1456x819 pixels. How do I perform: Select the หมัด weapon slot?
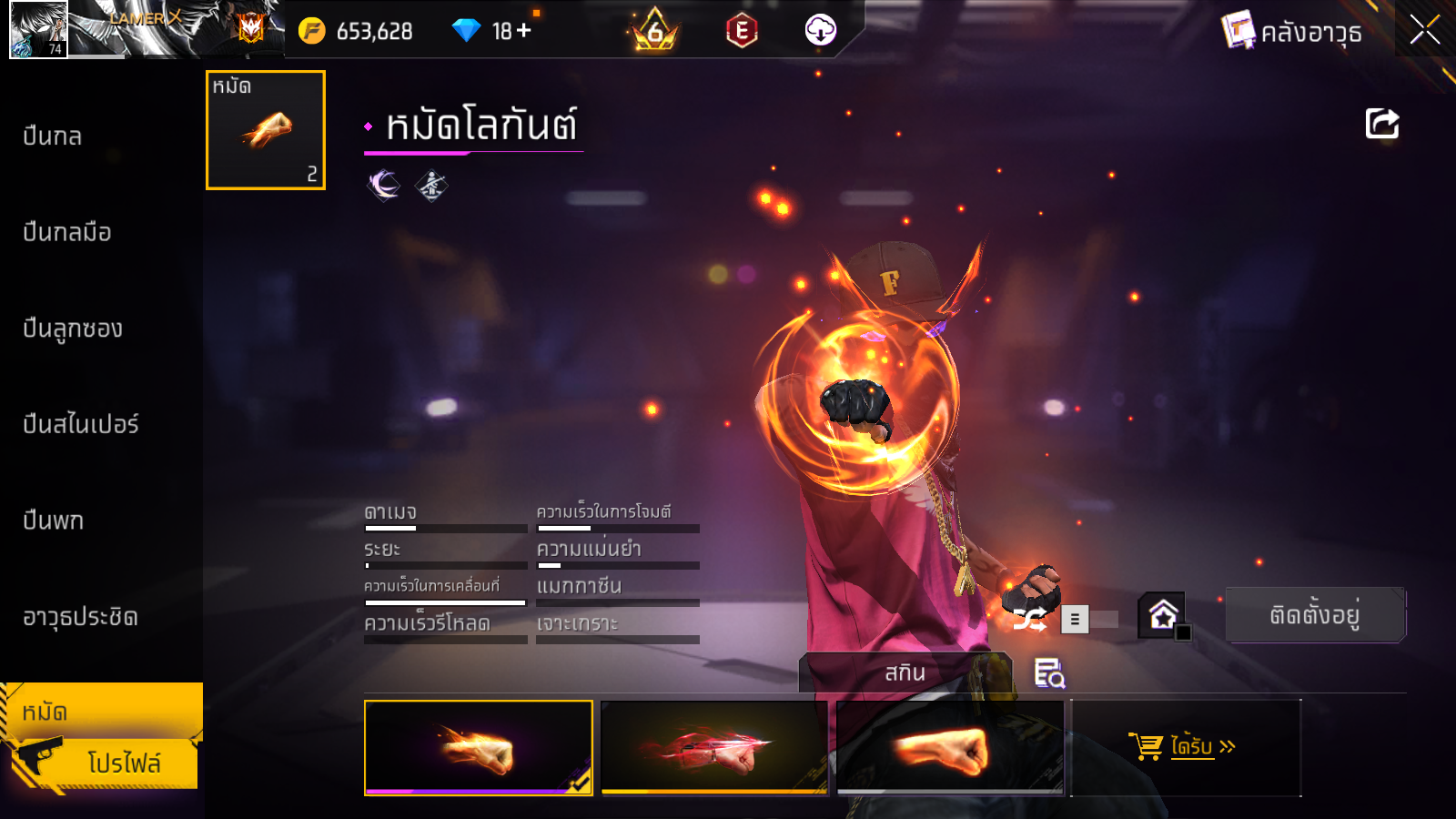coord(266,130)
